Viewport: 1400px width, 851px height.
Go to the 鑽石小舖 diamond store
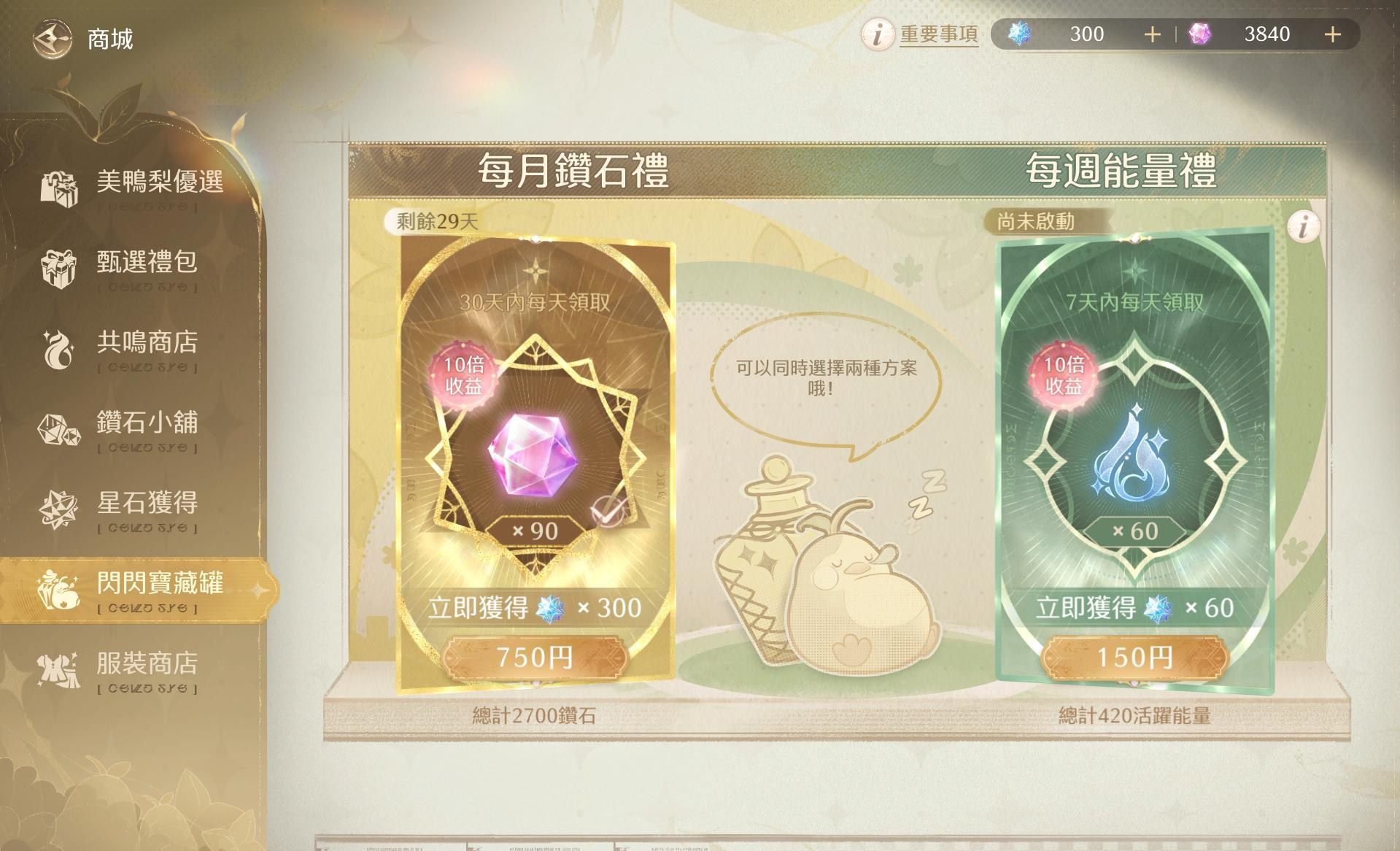[x=146, y=424]
